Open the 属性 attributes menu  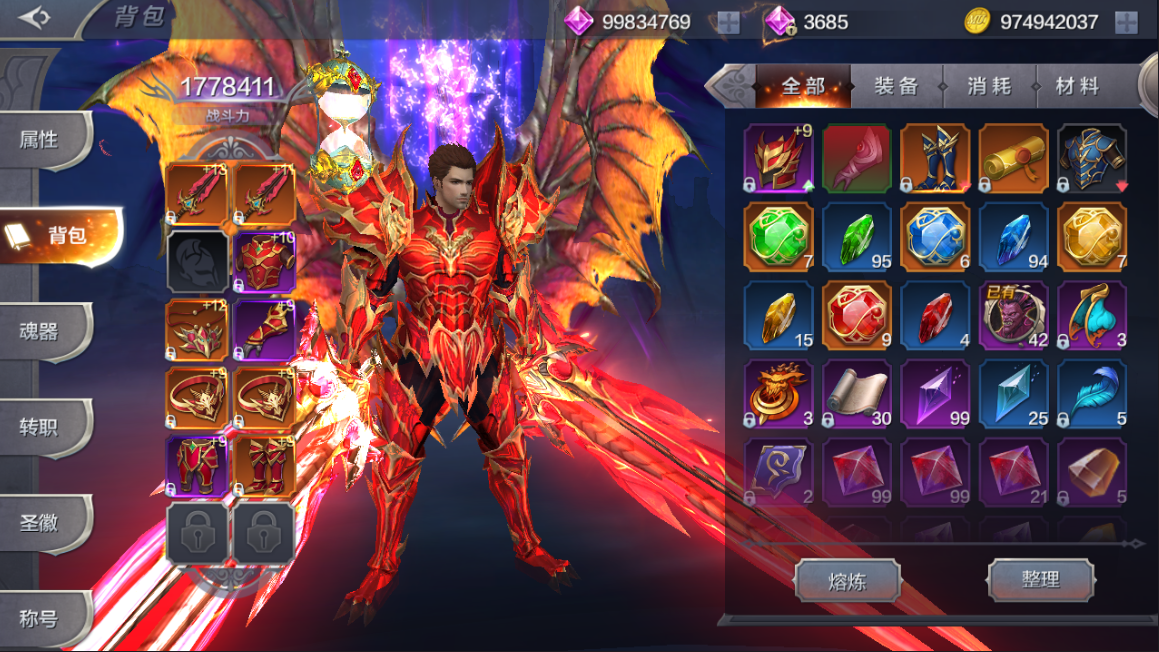pyautogui.click(x=40, y=140)
